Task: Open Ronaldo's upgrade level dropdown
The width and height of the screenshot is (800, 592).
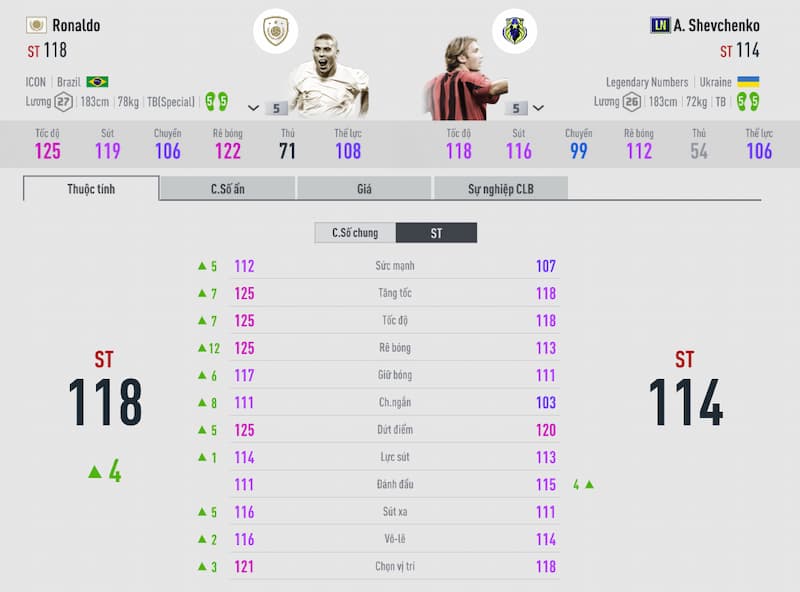Action: coord(254,108)
